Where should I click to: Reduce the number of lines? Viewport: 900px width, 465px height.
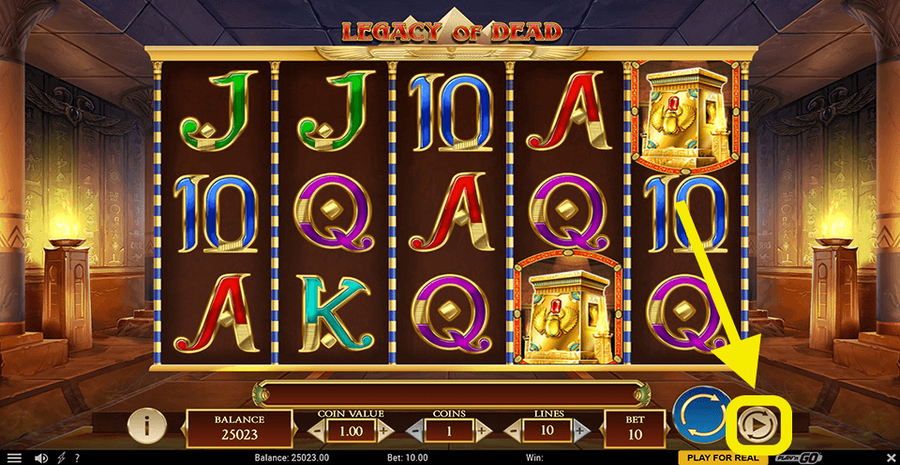510,430
